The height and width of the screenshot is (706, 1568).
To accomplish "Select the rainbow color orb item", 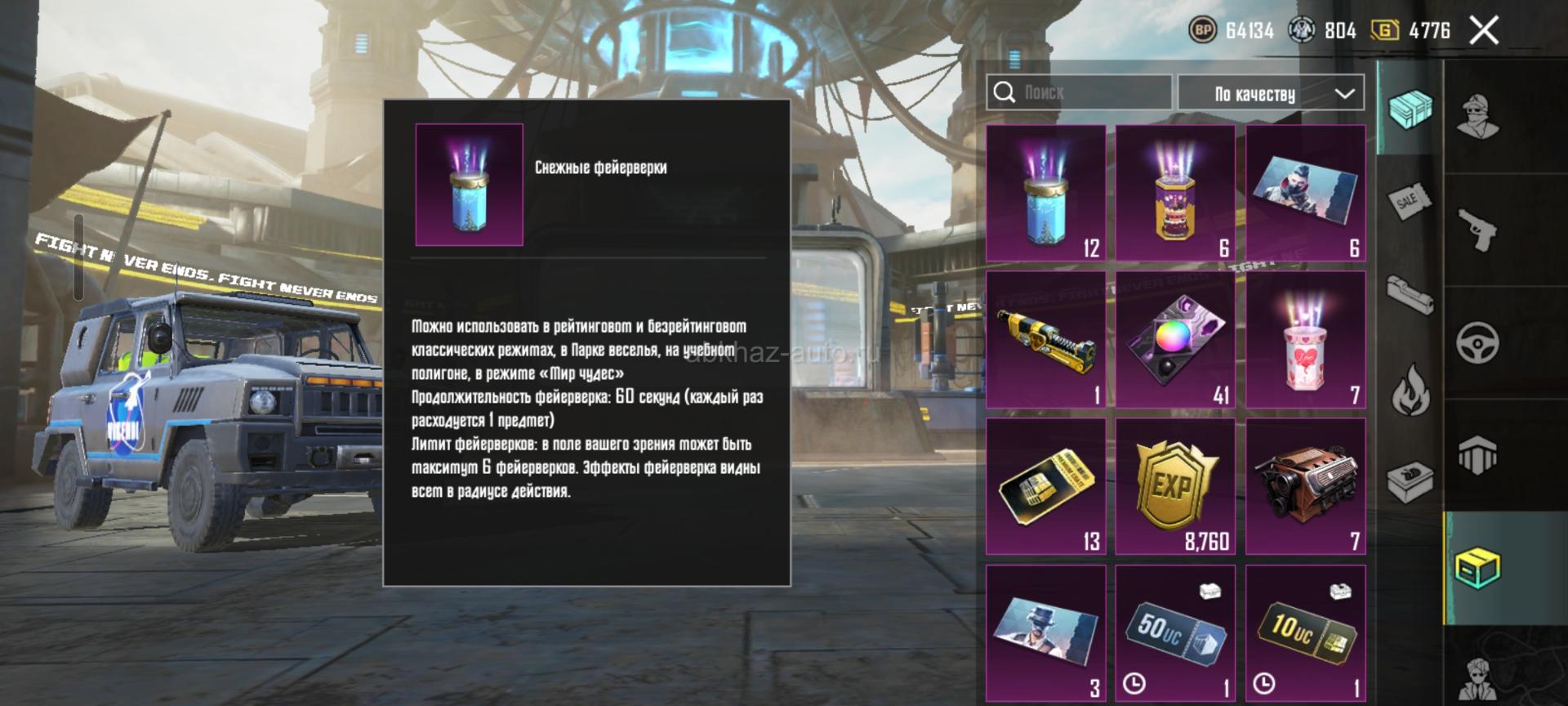I will pyautogui.click(x=1175, y=339).
